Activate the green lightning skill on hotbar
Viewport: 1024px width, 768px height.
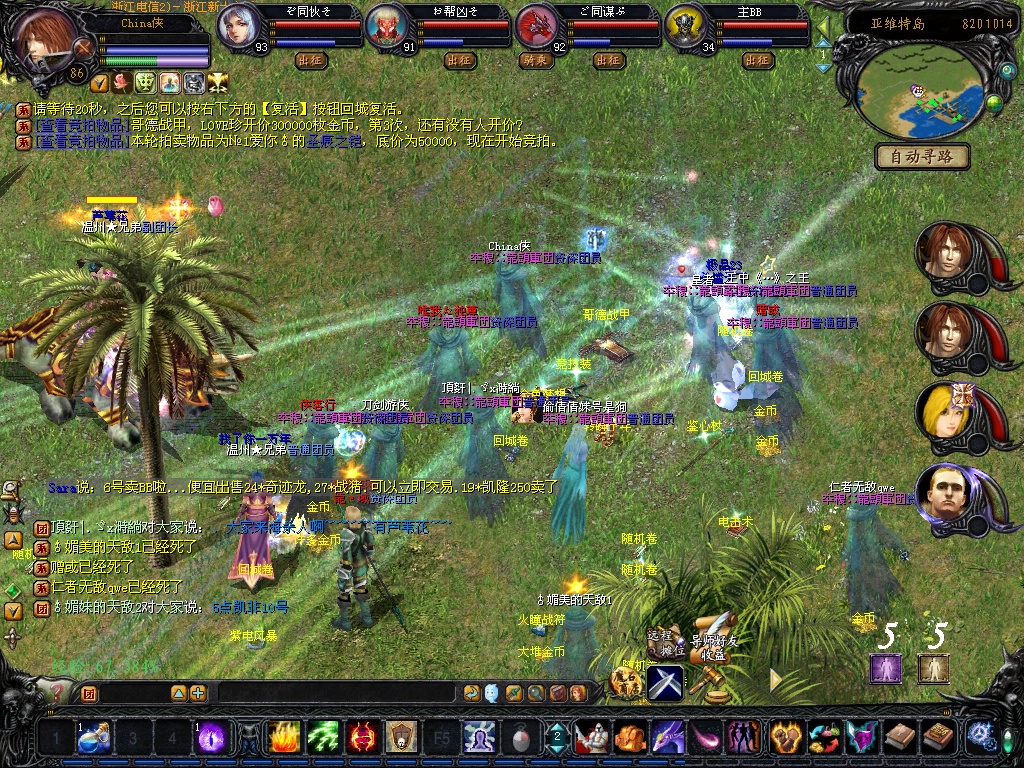click(x=323, y=737)
